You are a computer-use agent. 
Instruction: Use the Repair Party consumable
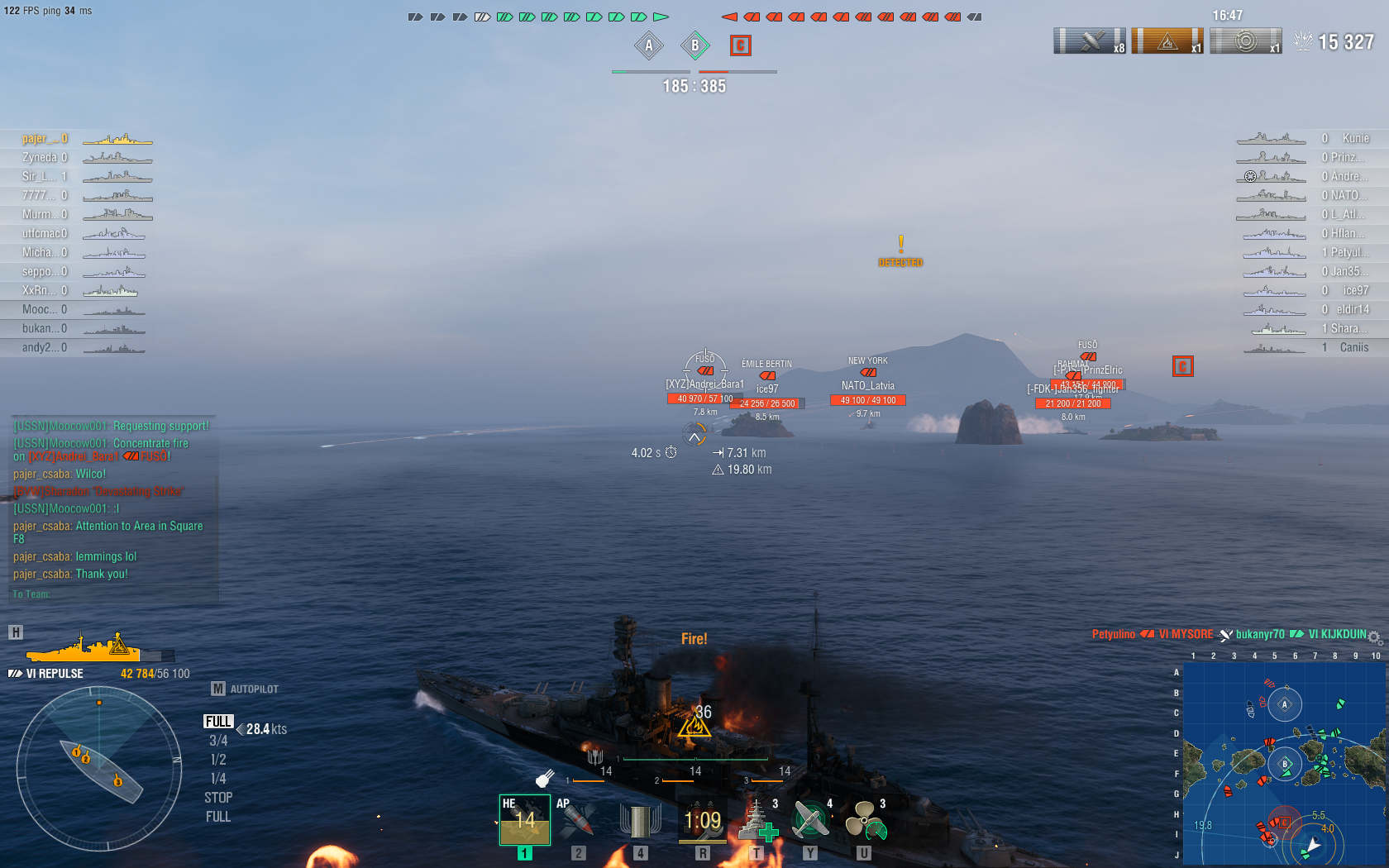757,820
